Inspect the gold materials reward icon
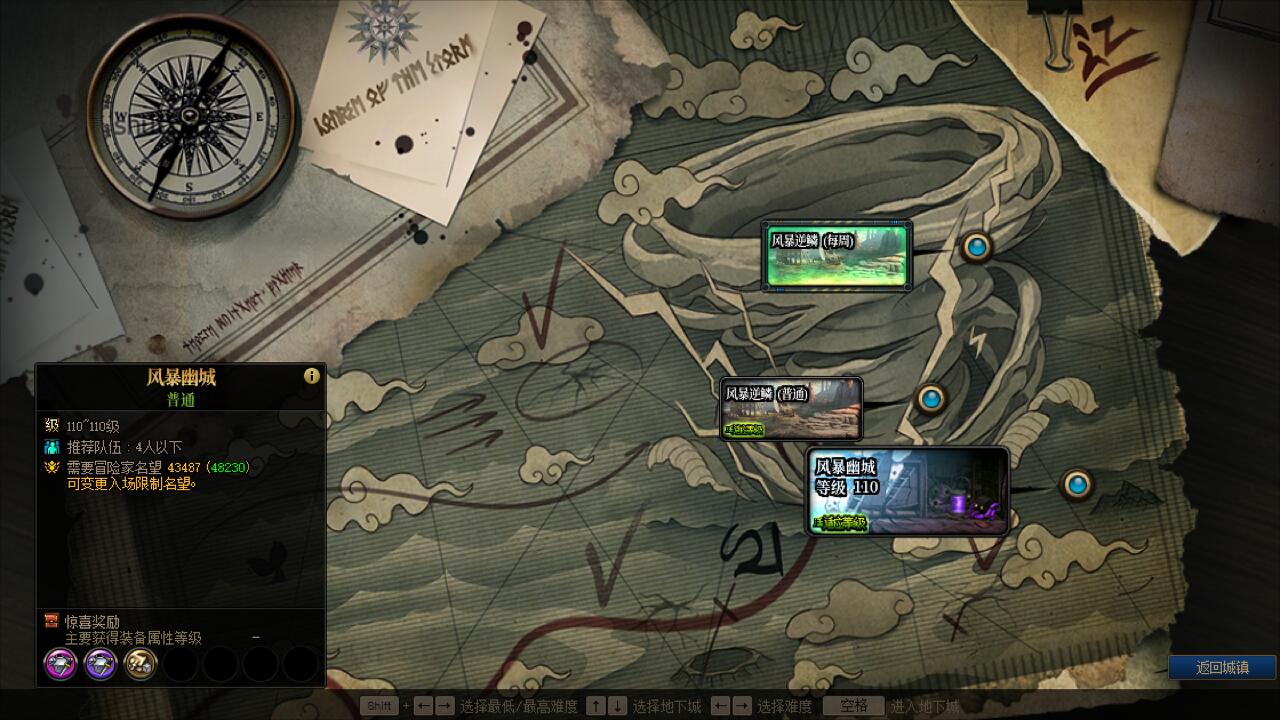1280x720 pixels. pos(141,664)
